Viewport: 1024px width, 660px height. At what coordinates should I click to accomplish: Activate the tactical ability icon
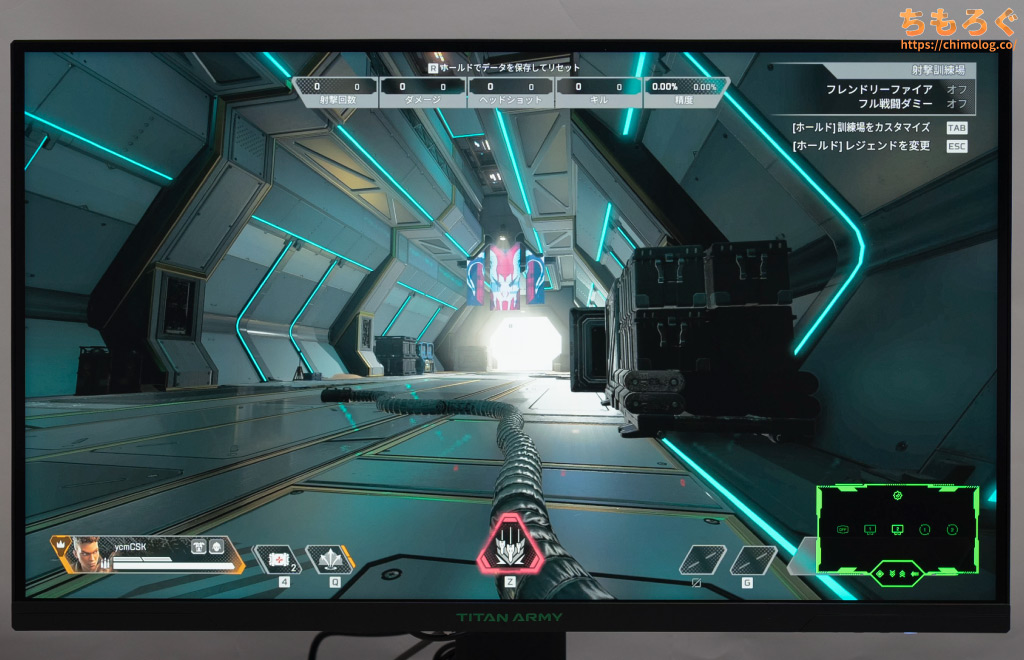click(x=329, y=559)
